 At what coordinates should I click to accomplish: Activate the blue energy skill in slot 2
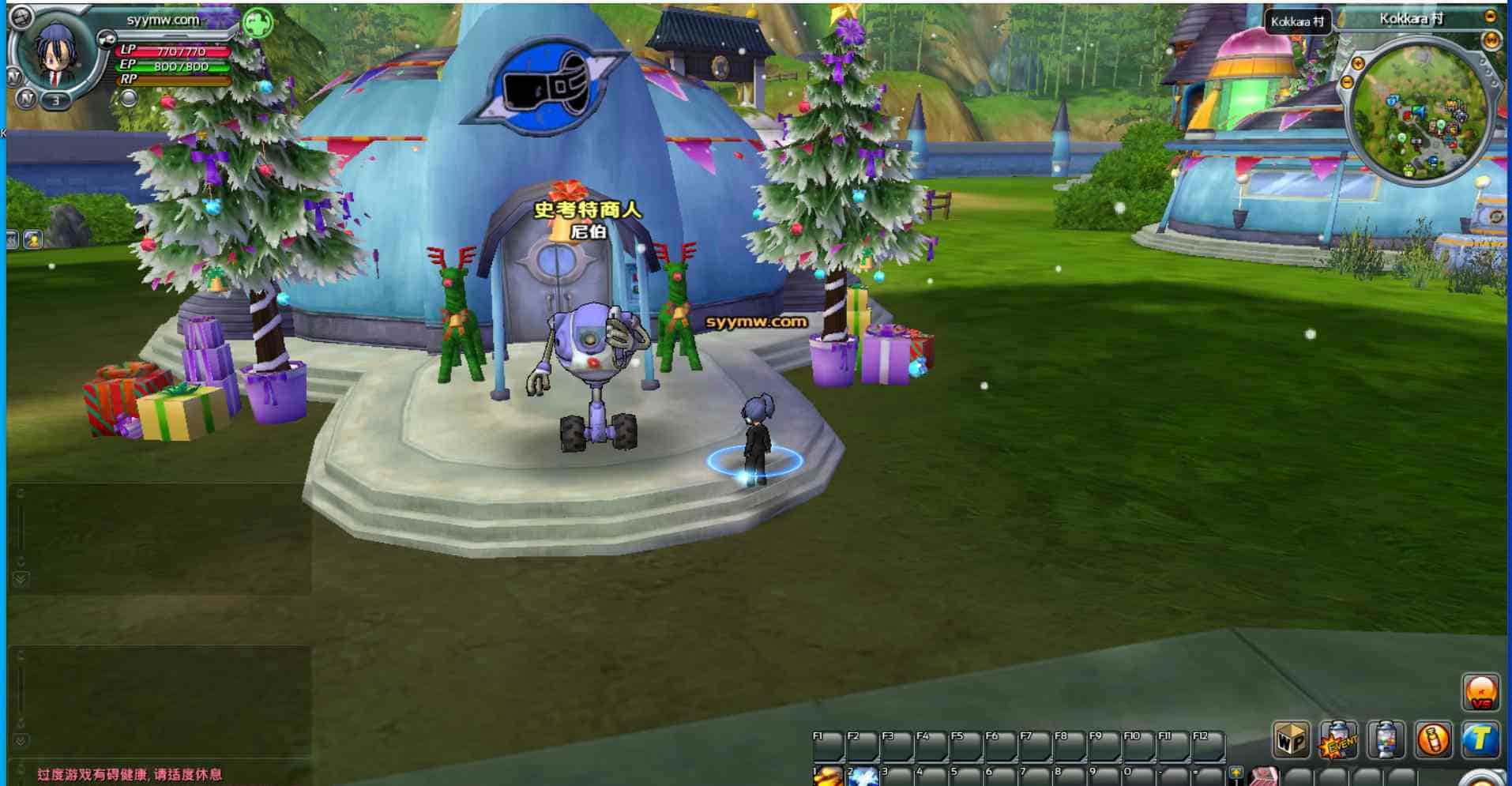coord(863,776)
